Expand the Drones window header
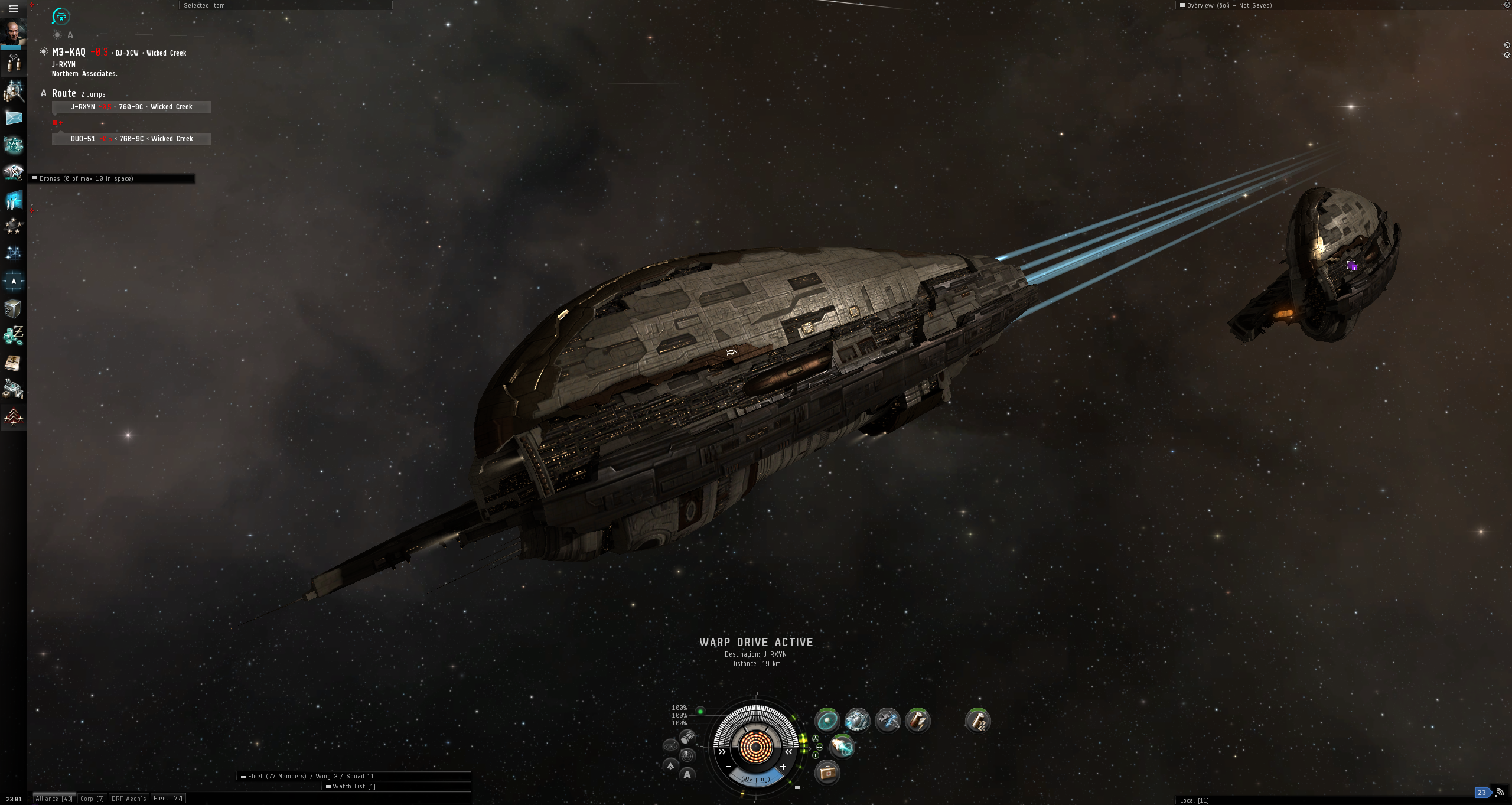The height and width of the screenshot is (805, 1512). (112, 178)
